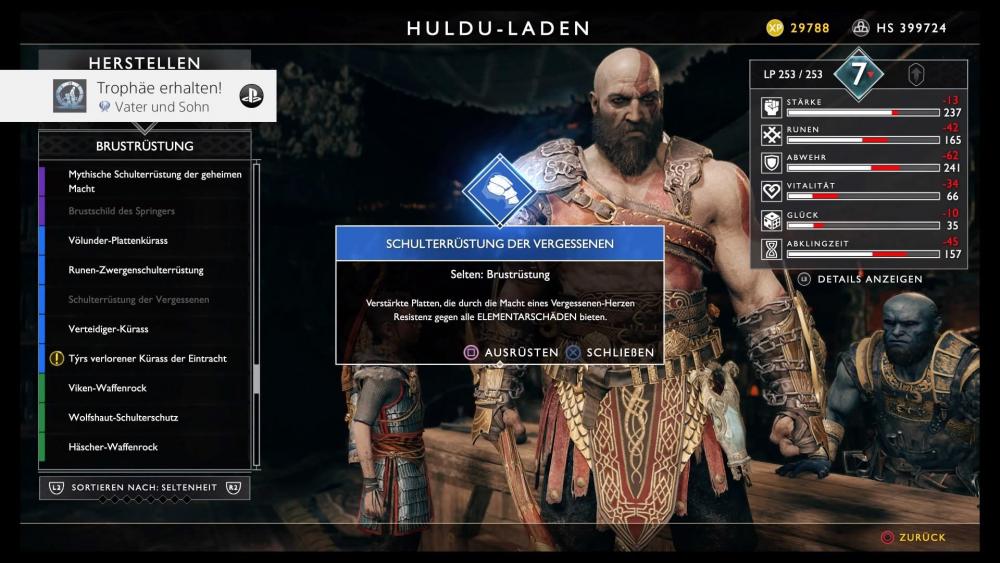Change sorting via Sortieren nach: Seltenheit
Screen dimensions: 1000x563
[145, 487]
